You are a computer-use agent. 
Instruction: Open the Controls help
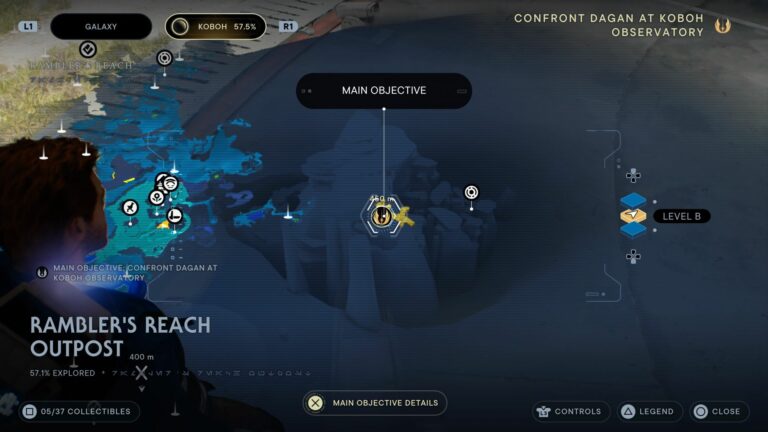tap(569, 411)
